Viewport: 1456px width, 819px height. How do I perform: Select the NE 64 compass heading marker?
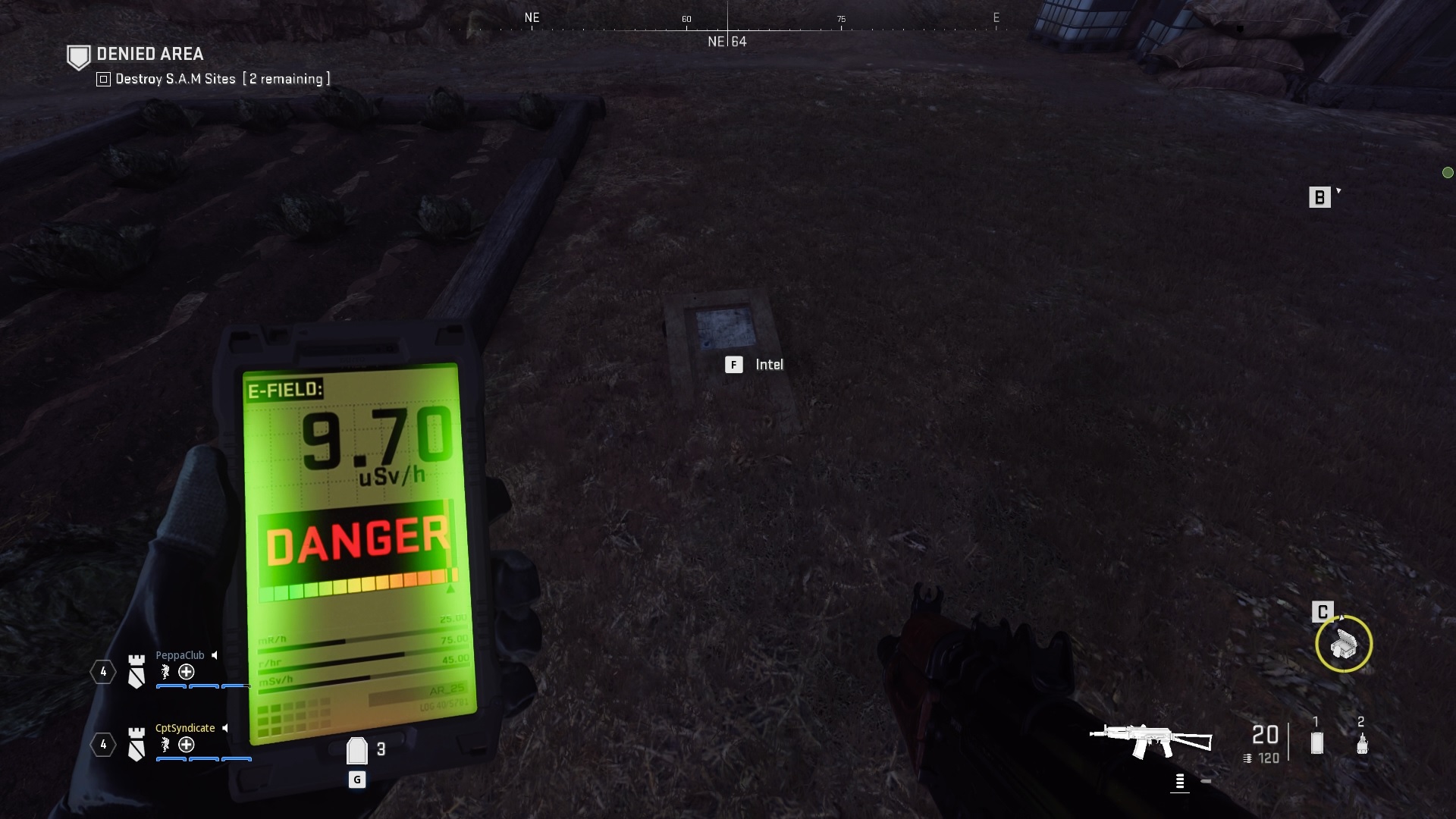[x=726, y=42]
